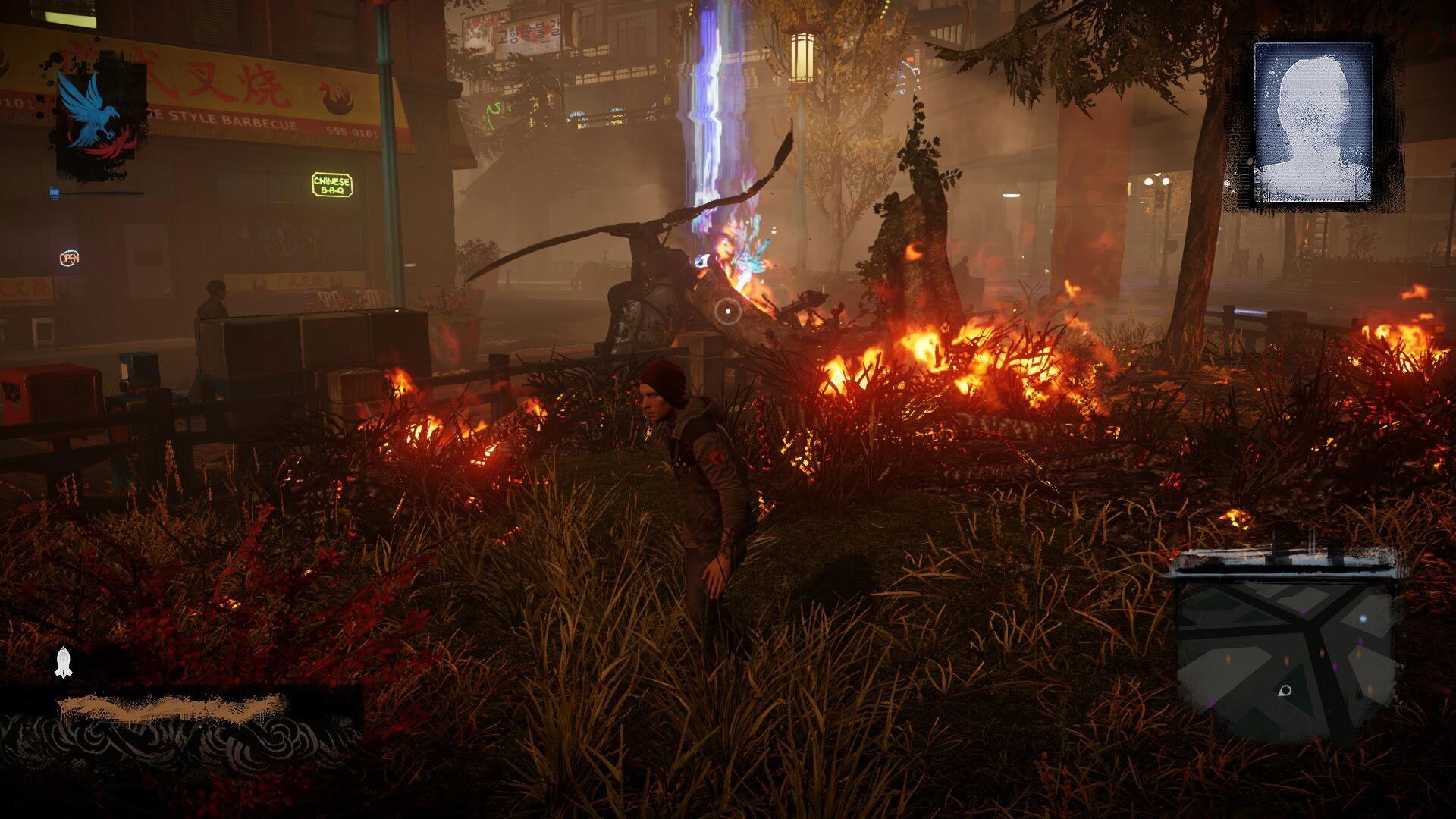Toggle the CHINESE B-B-Q neon sign
The width and height of the screenshot is (1456, 819).
point(331,184)
